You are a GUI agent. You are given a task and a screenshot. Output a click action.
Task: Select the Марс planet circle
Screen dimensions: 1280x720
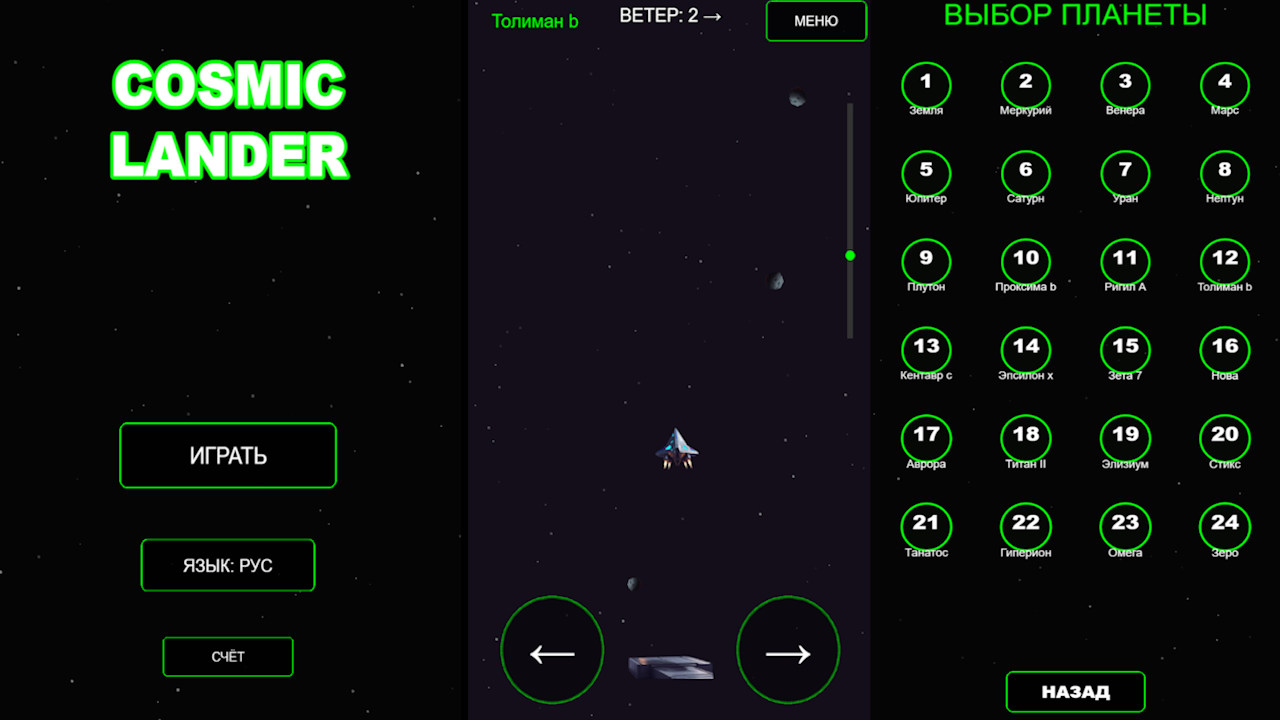1224,84
